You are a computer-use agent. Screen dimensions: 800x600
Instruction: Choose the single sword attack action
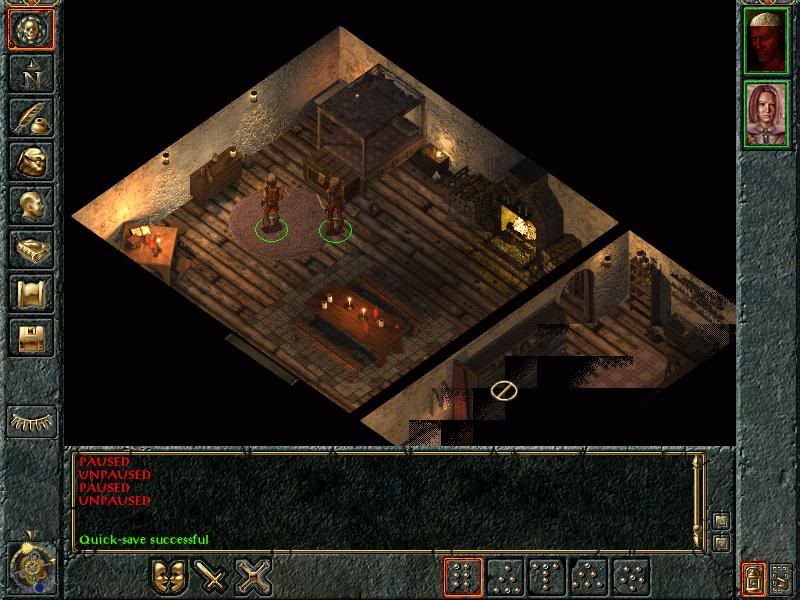pos(212,577)
